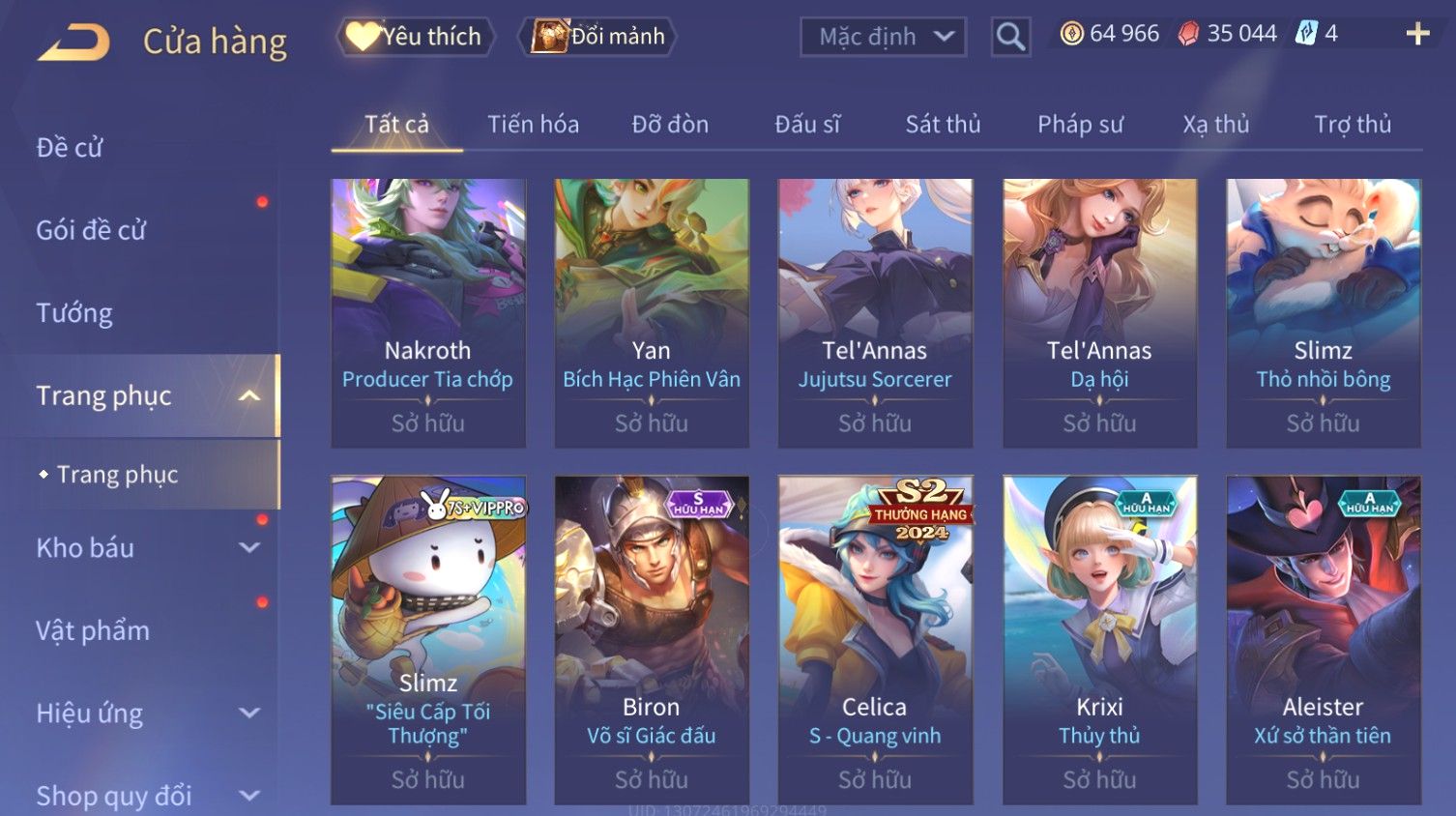Switch to the Tiến hóa tab

tap(533, 124)
